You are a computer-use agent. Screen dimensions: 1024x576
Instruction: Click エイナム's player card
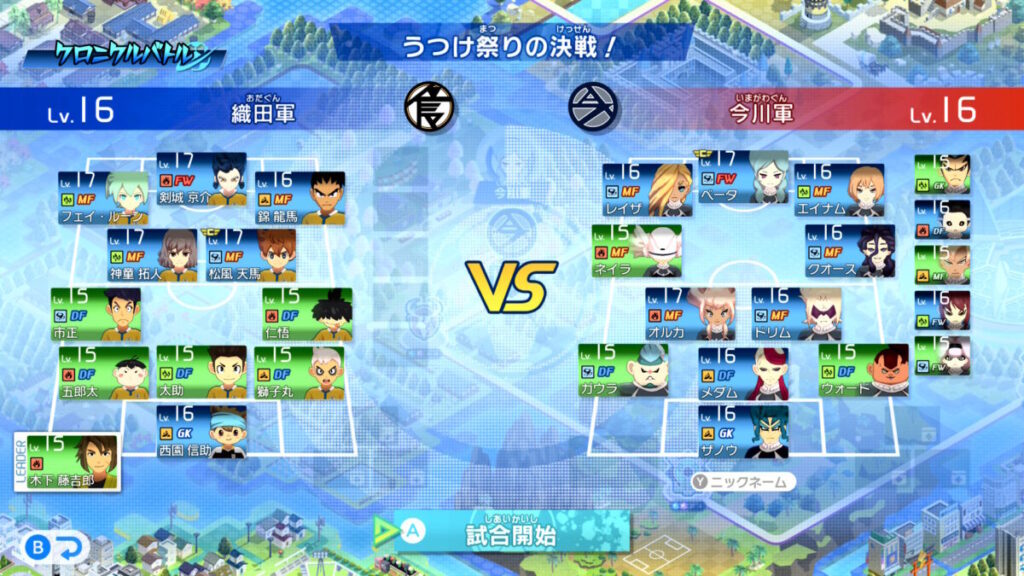[840, 190]
